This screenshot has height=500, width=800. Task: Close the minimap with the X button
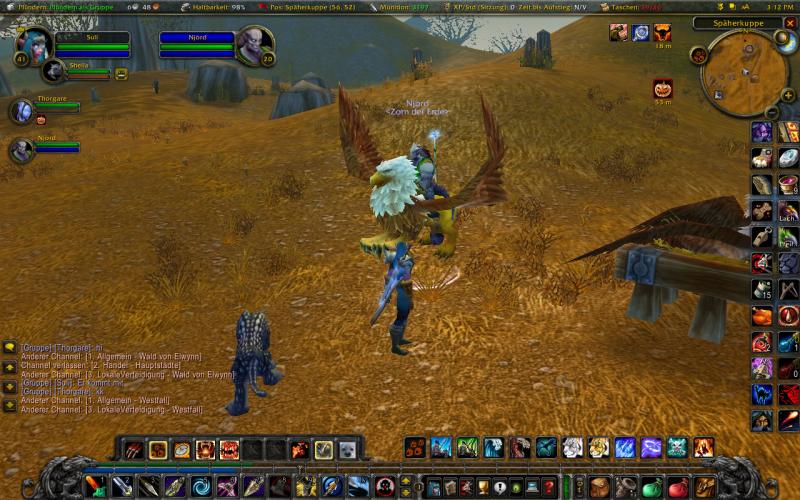(x=790, y=22)
